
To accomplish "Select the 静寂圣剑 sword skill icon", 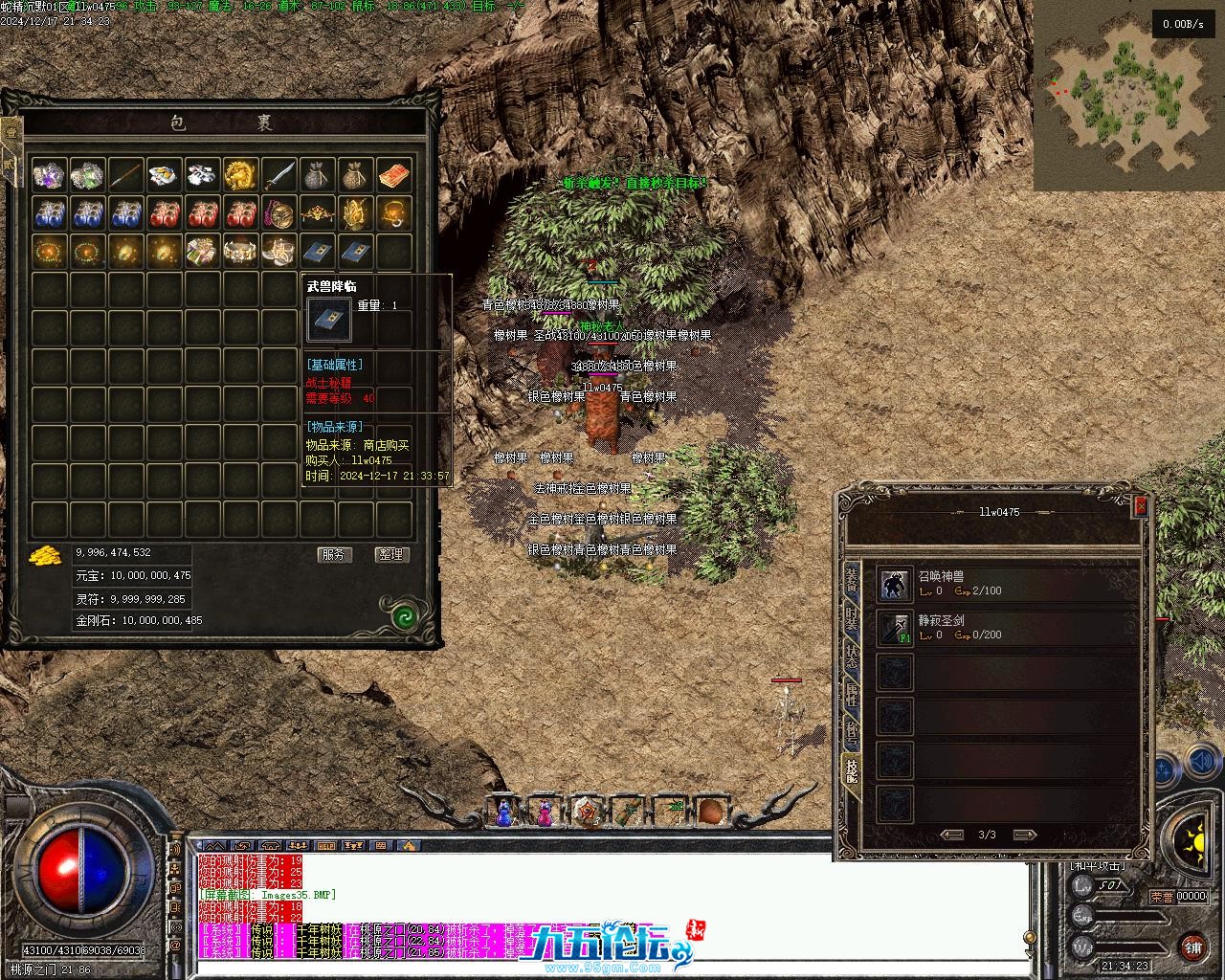I will point(895,628).
